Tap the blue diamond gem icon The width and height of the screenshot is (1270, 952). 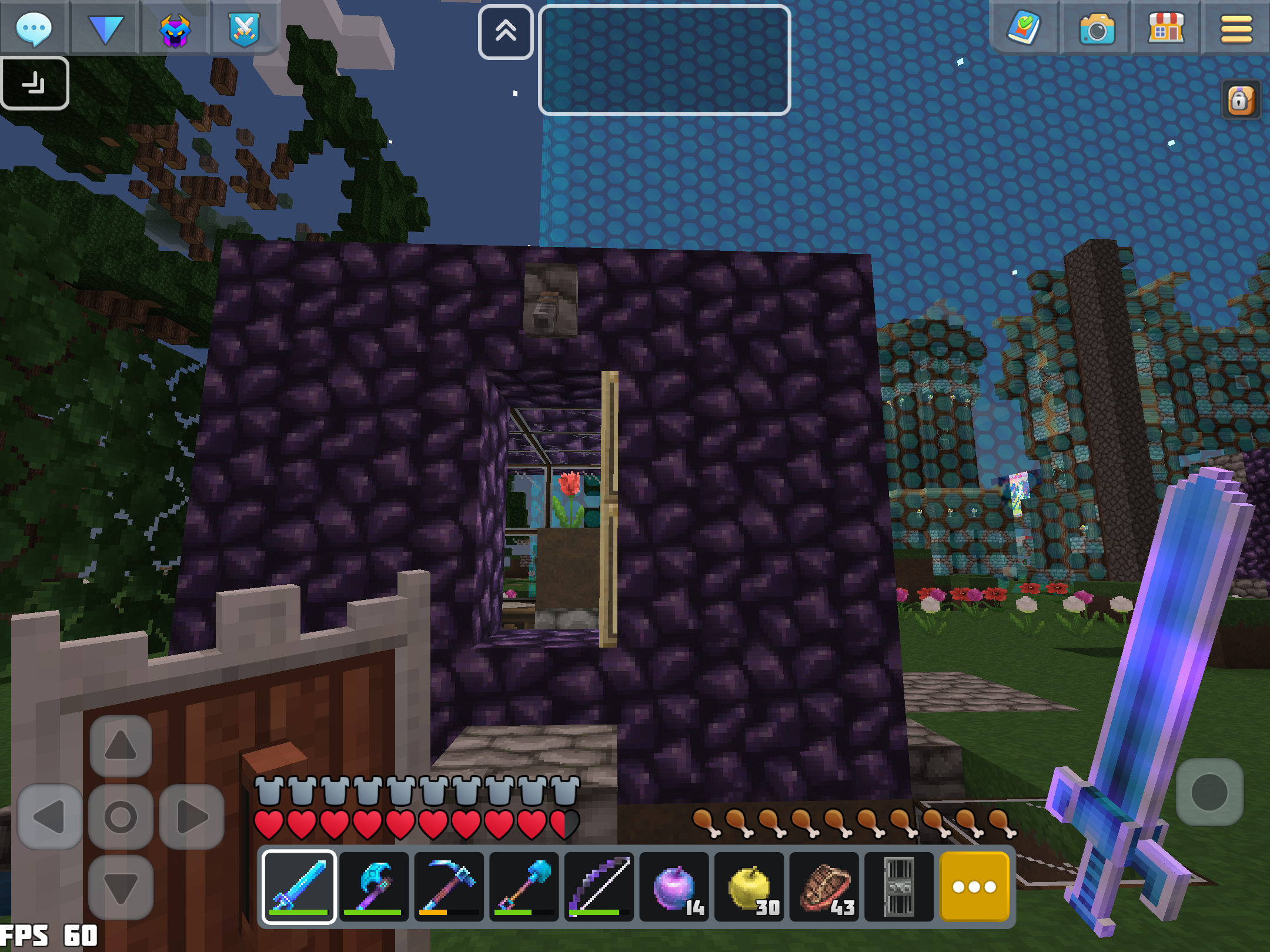[x=105, y=28]
